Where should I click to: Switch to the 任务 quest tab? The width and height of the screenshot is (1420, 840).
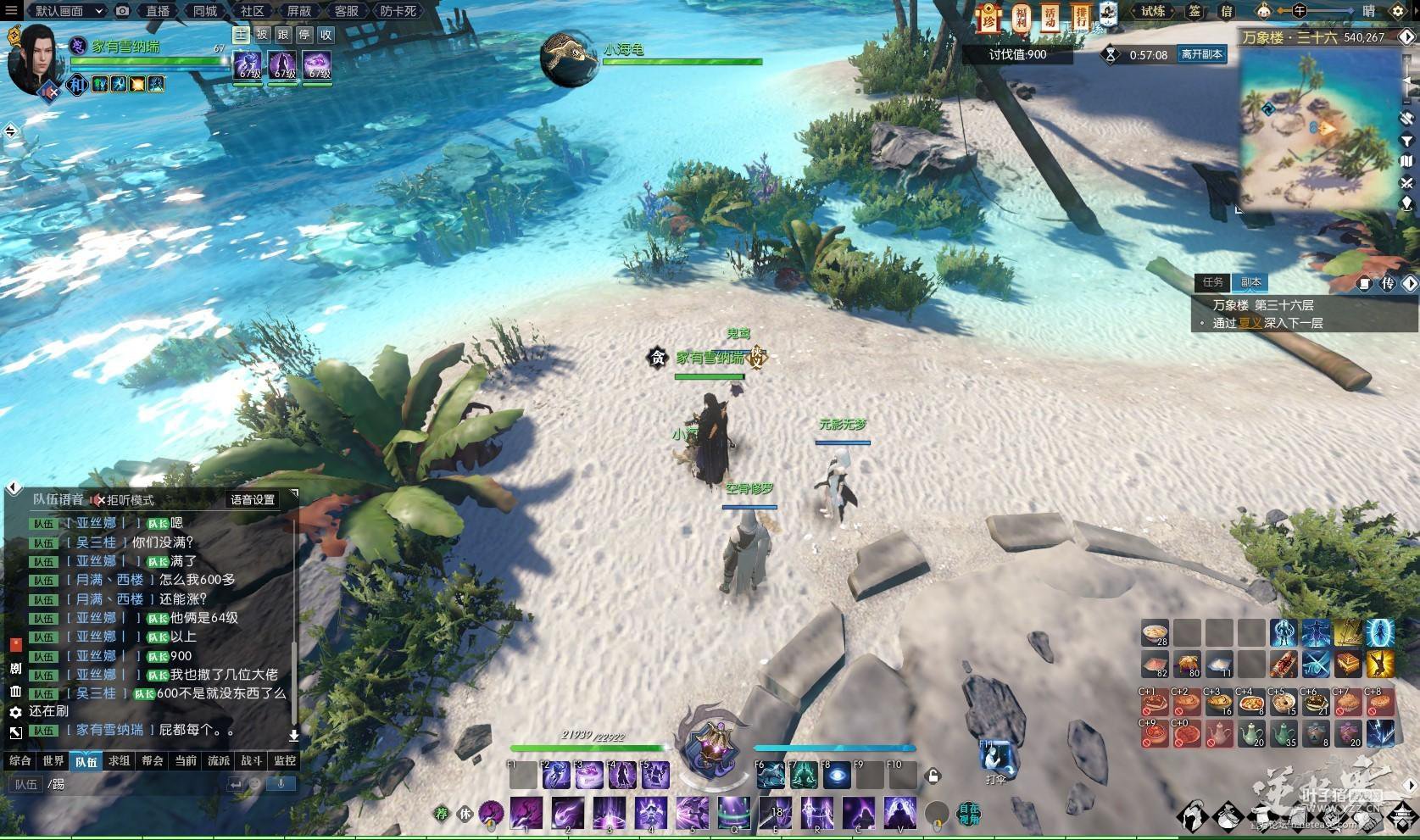1212,282
